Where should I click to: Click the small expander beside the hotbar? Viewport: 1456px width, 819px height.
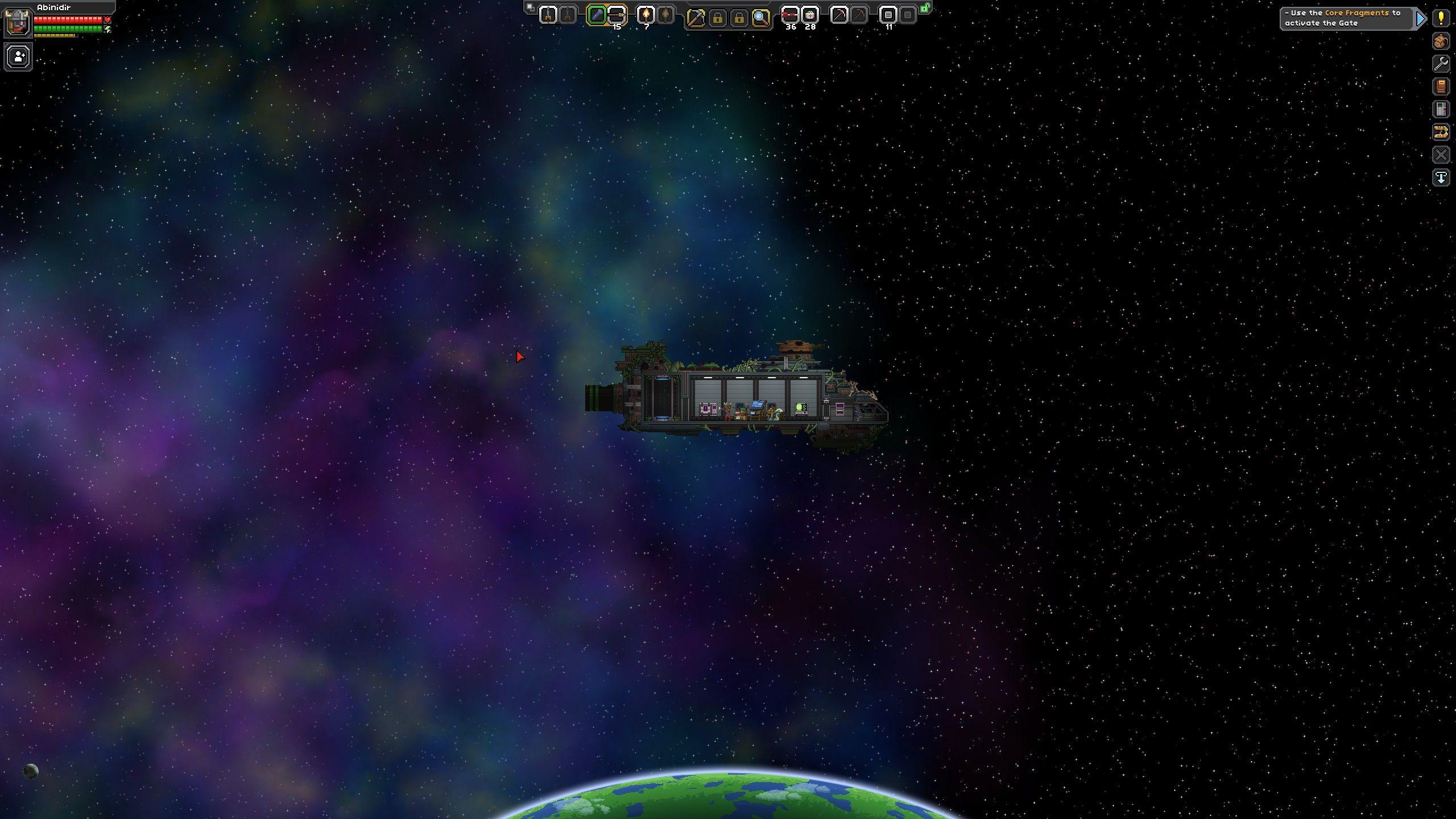pos(530,6)
